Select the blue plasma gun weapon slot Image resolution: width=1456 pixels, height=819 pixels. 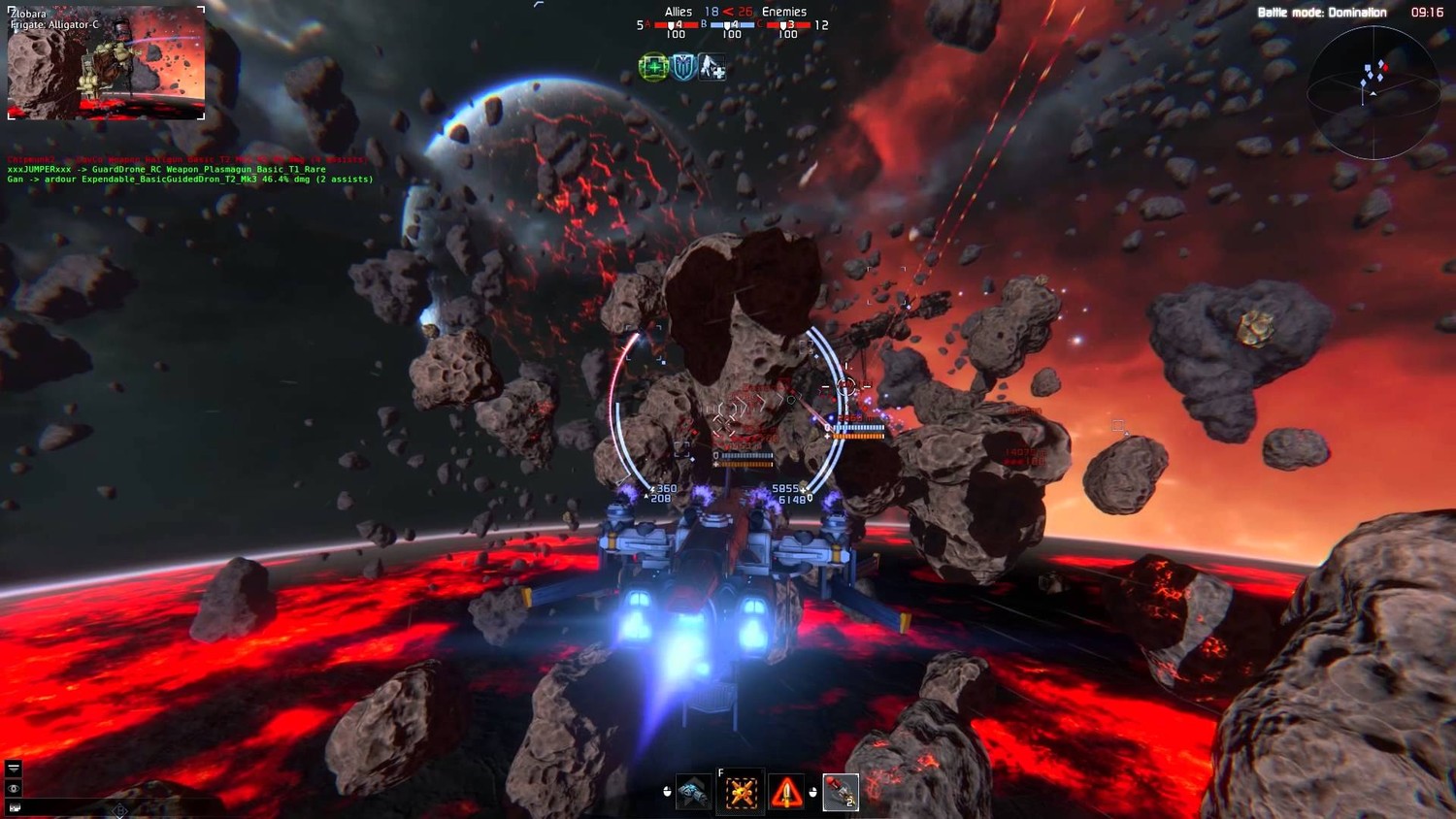[692, 793]
